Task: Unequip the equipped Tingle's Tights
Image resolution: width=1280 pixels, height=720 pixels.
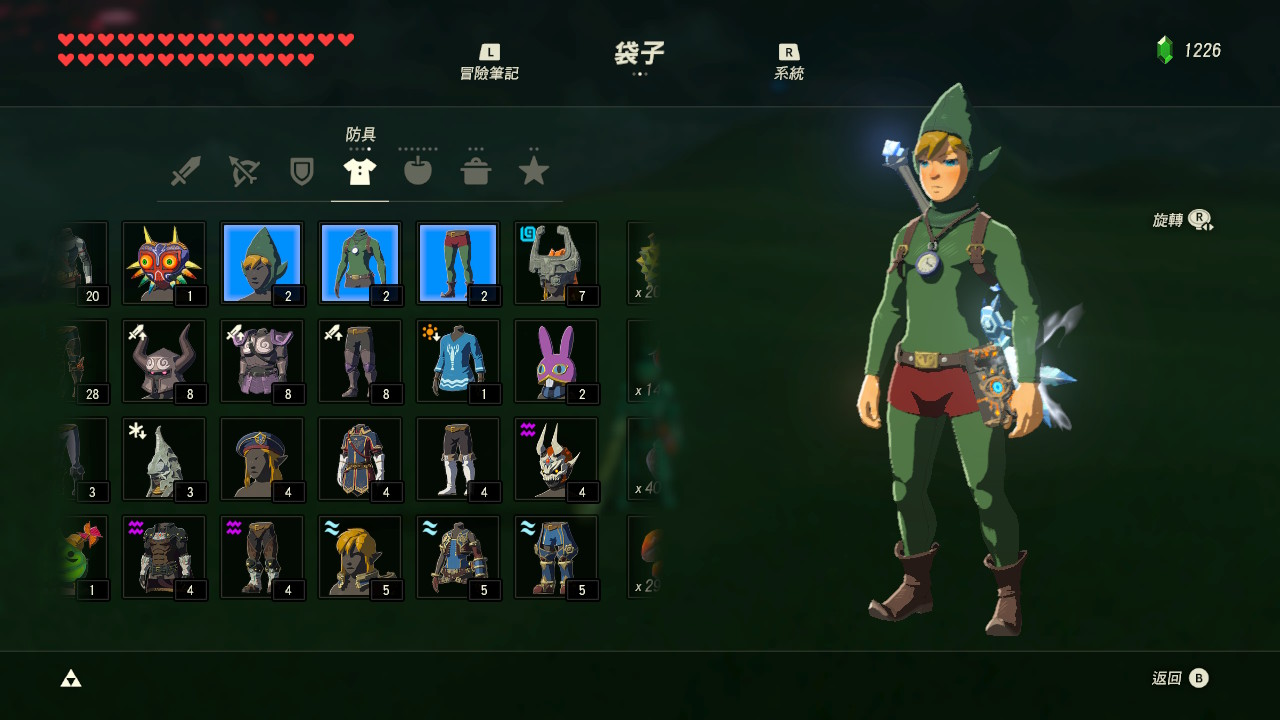Action: coord(457,262)
